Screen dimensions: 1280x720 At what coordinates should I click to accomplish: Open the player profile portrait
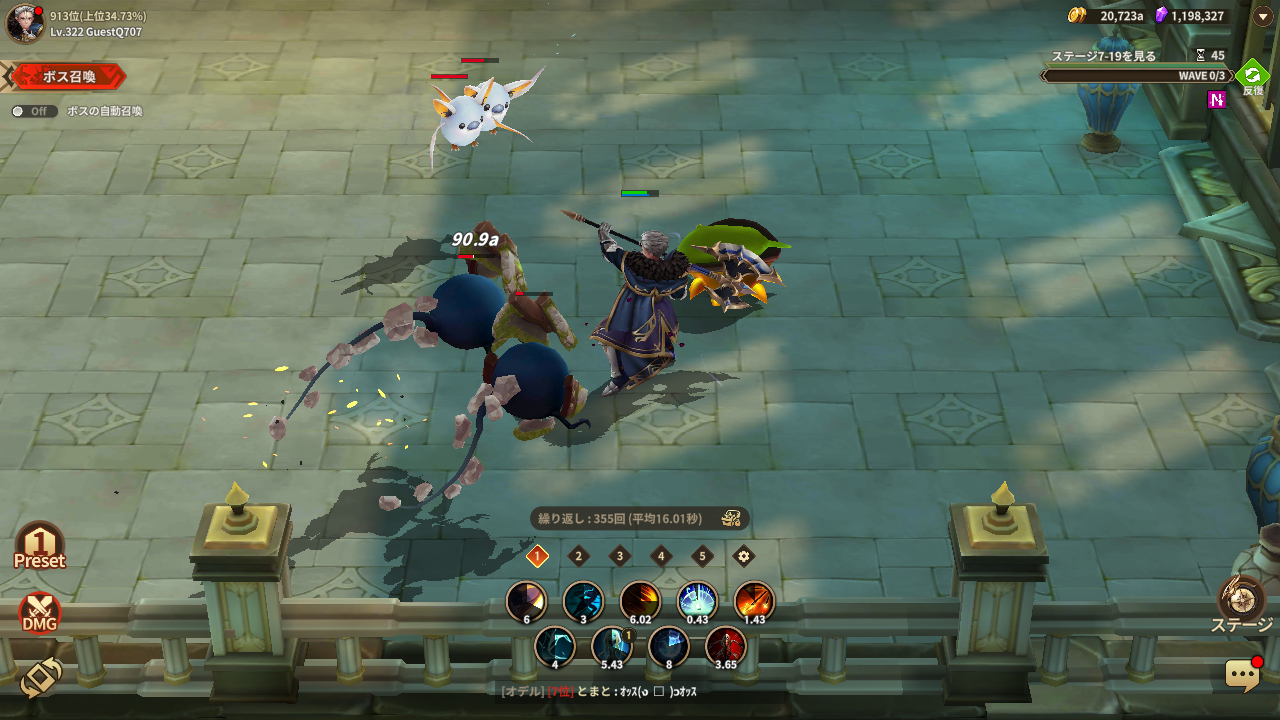(24, 24)
